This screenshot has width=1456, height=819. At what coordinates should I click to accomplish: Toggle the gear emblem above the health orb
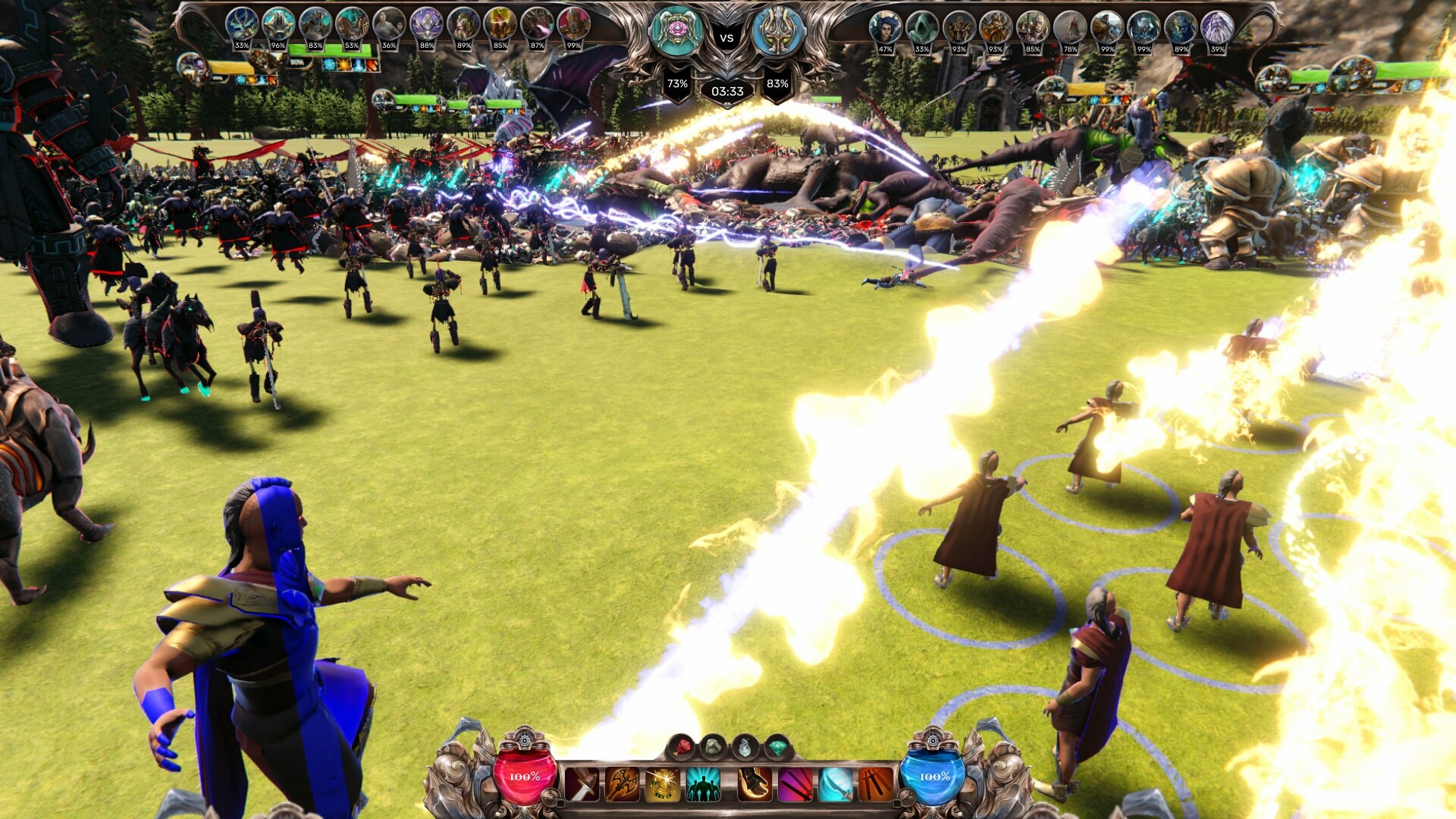(524, 741)
